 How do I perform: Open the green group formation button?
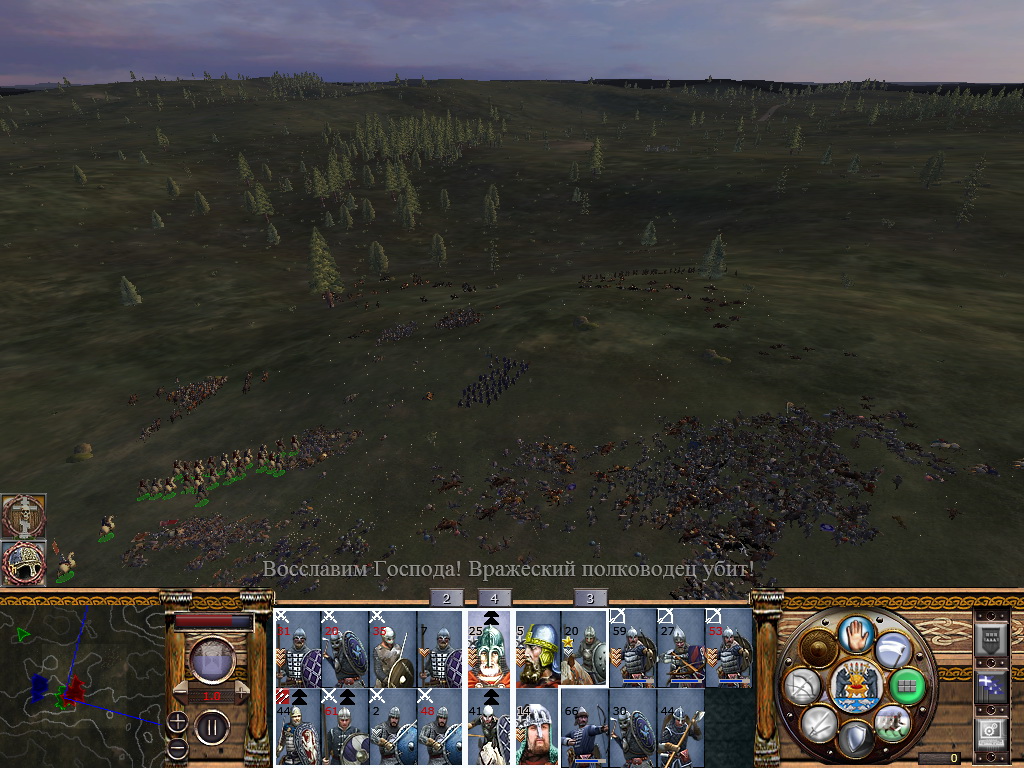(x=908, y=686)
